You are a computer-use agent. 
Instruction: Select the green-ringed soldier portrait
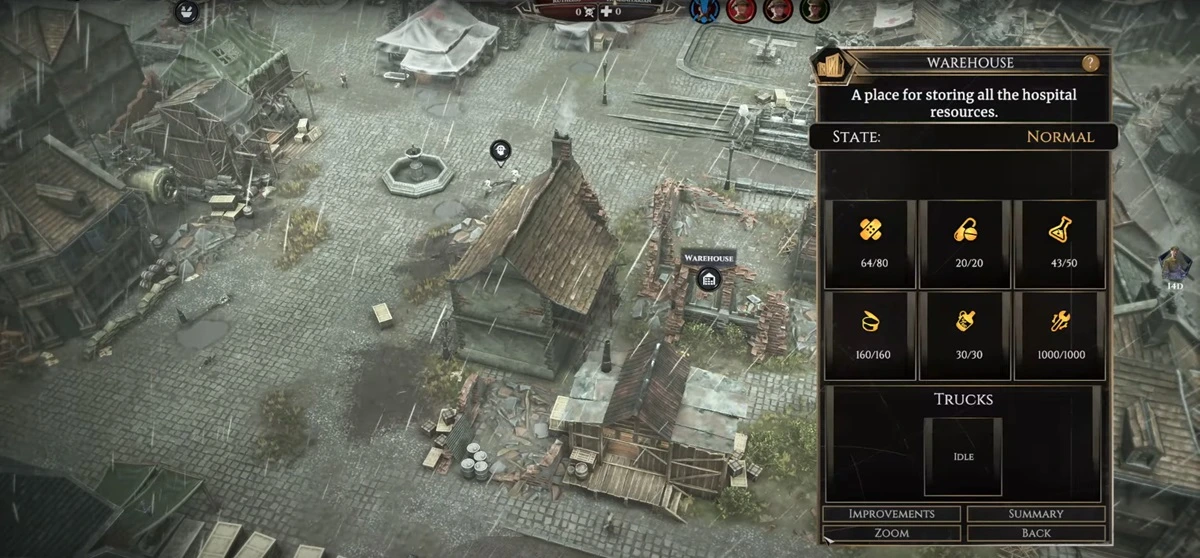click(x=811, y=10)
